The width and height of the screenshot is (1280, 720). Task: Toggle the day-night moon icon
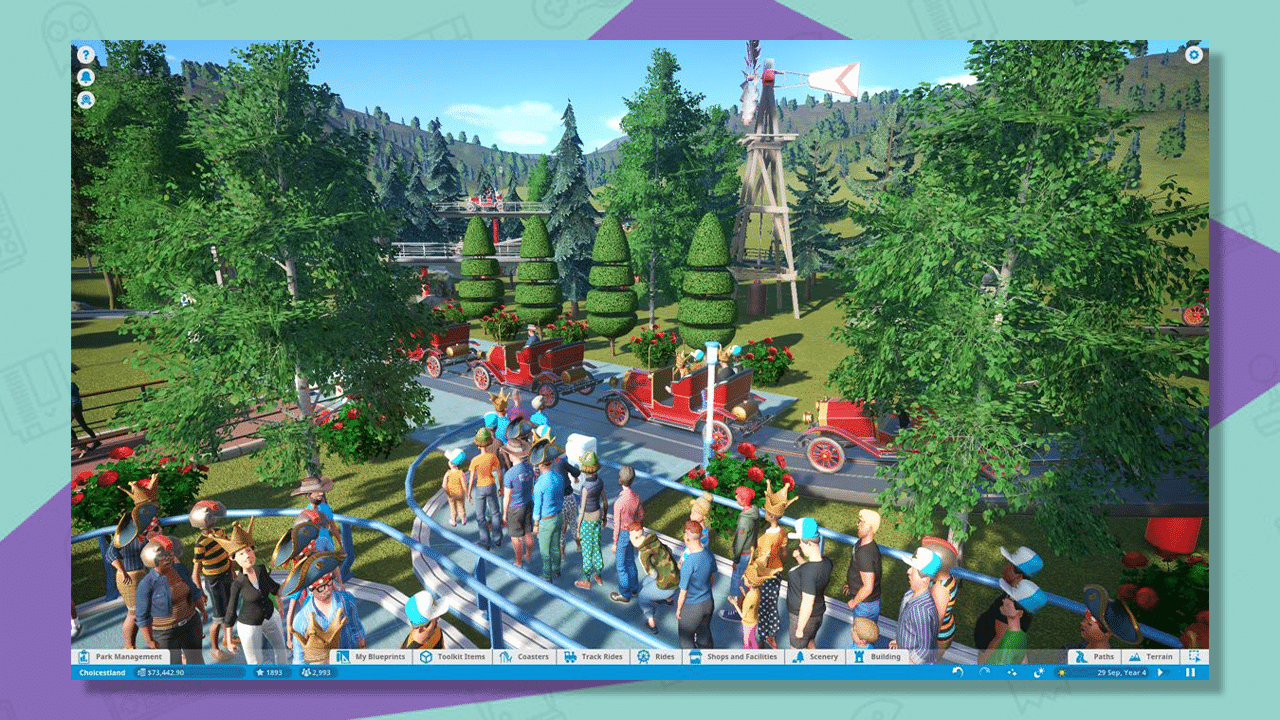(x=1038, y=671)
